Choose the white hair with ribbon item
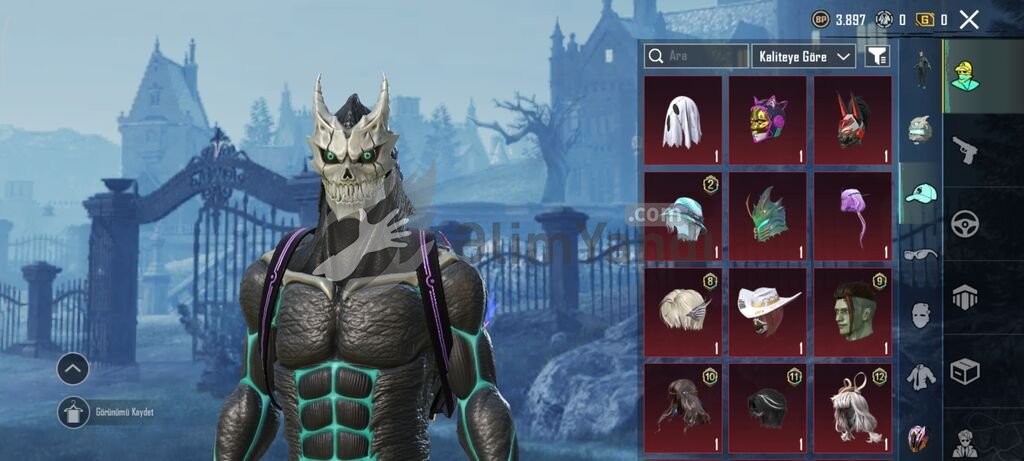 [x=852, y=408]
